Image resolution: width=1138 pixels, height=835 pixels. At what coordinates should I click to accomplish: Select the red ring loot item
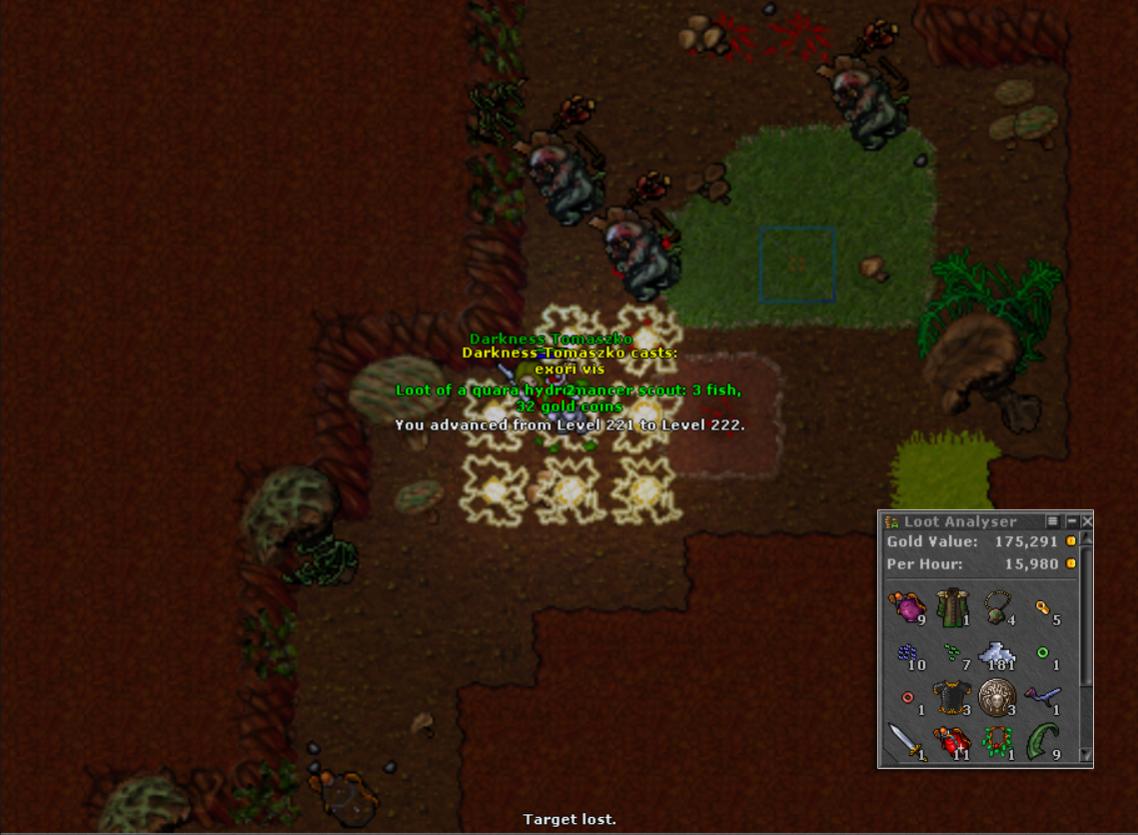click(907, 698)
